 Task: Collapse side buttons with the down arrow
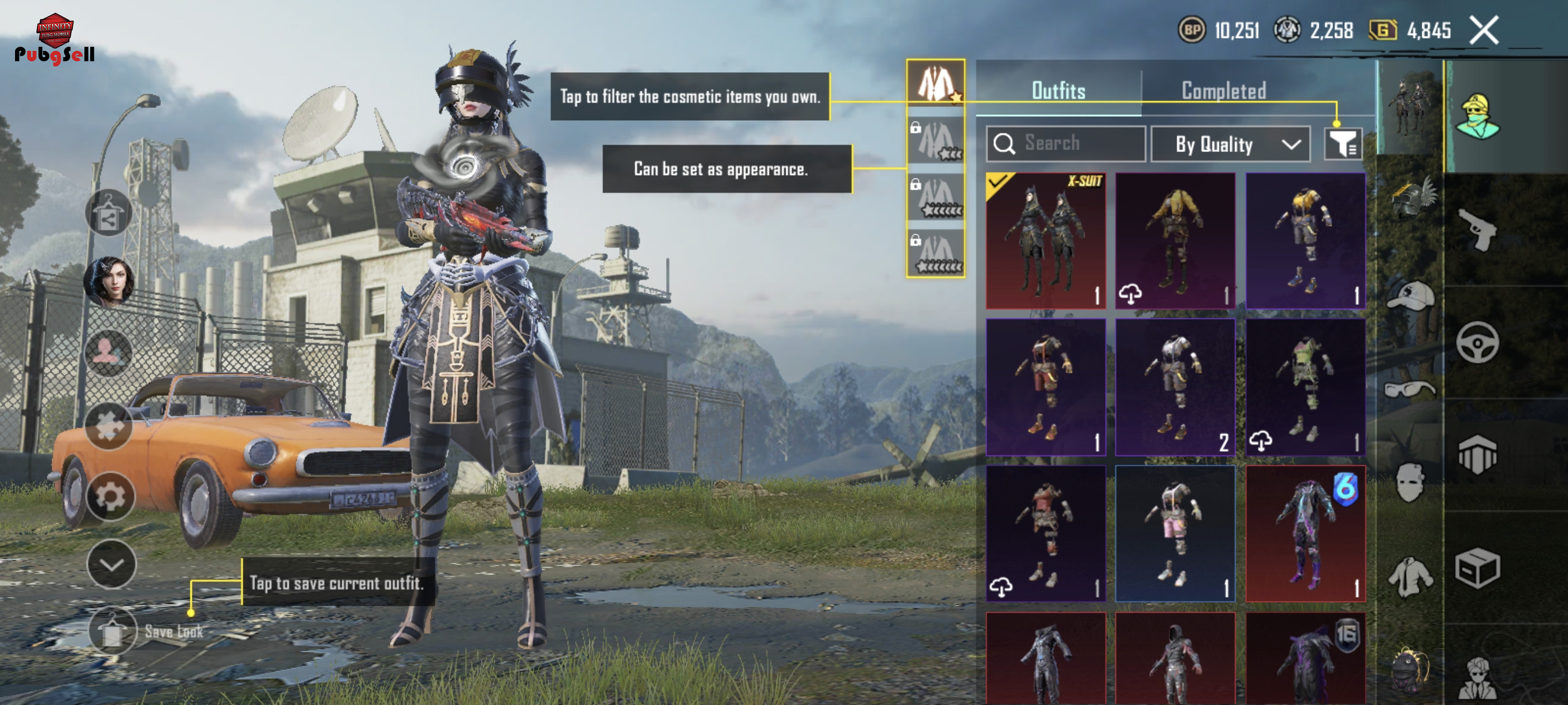coord(112,565)
